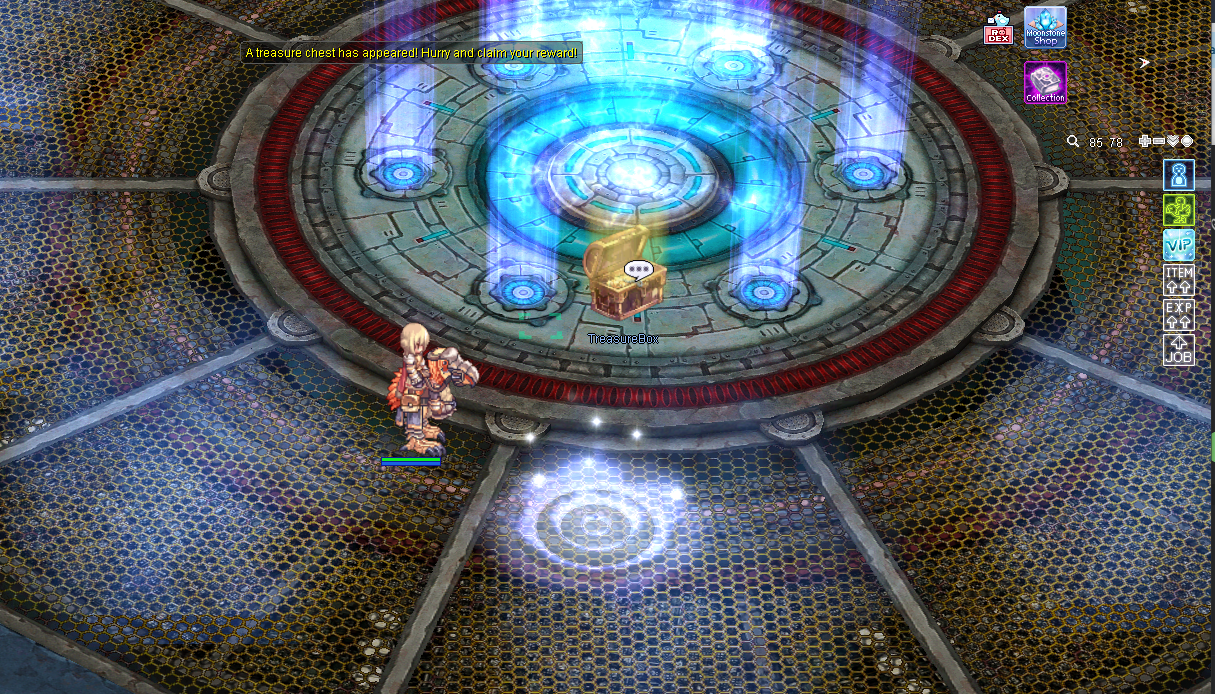
Task: Click the EXP boost icon
Action: (x=1179, y=315)
